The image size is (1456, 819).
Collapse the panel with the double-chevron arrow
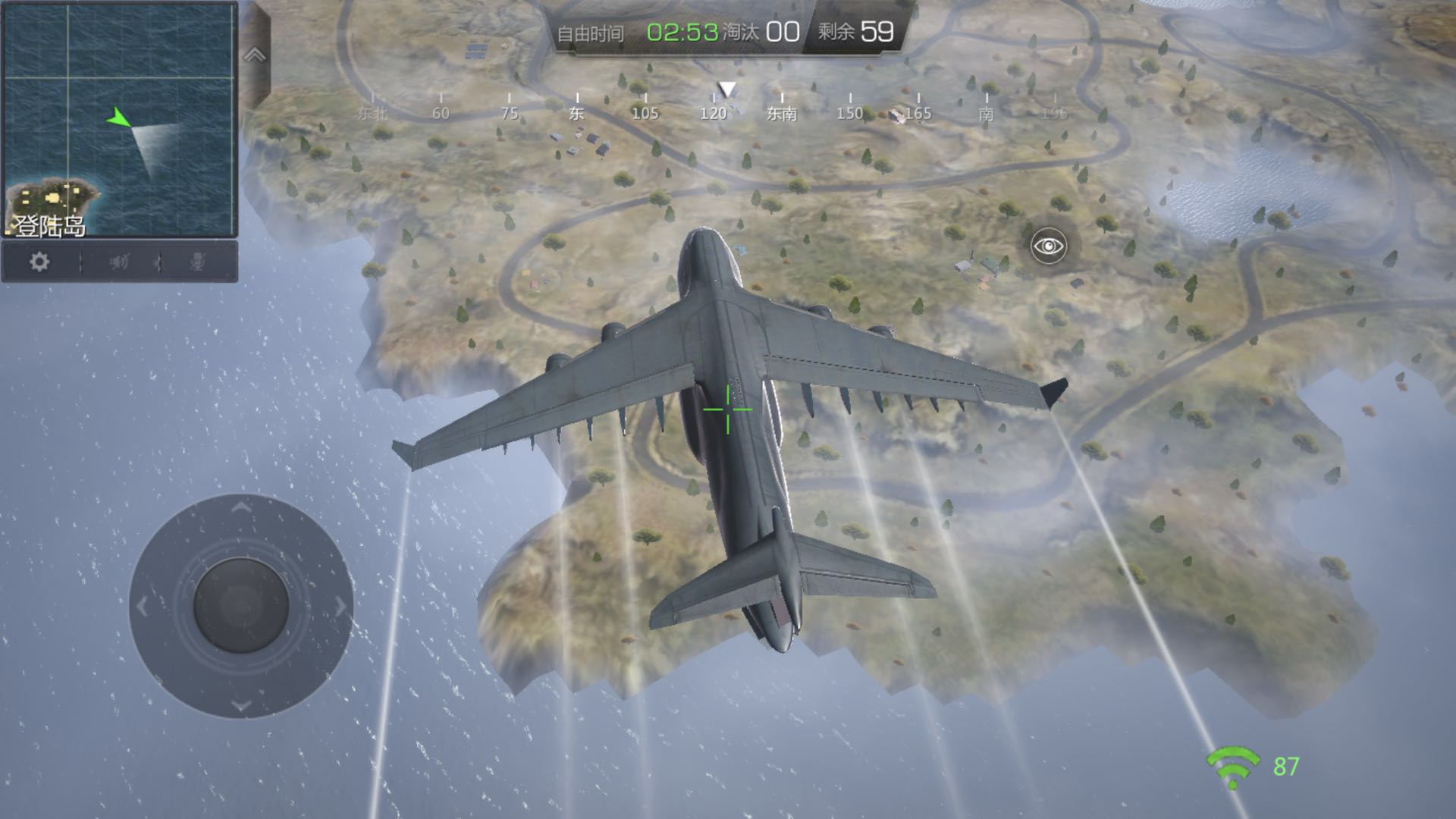255,55
